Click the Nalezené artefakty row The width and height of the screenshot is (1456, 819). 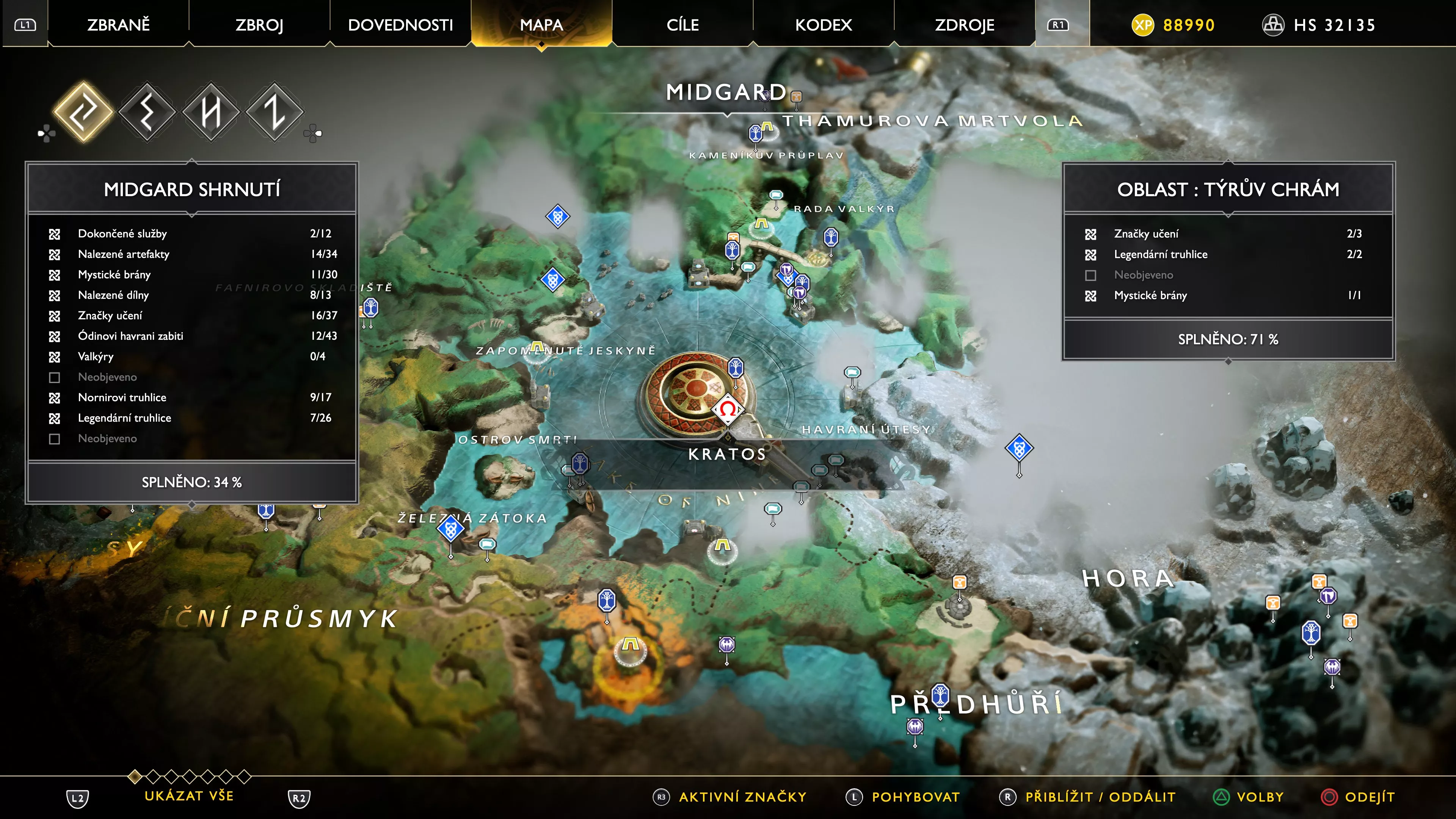[192, 254]
